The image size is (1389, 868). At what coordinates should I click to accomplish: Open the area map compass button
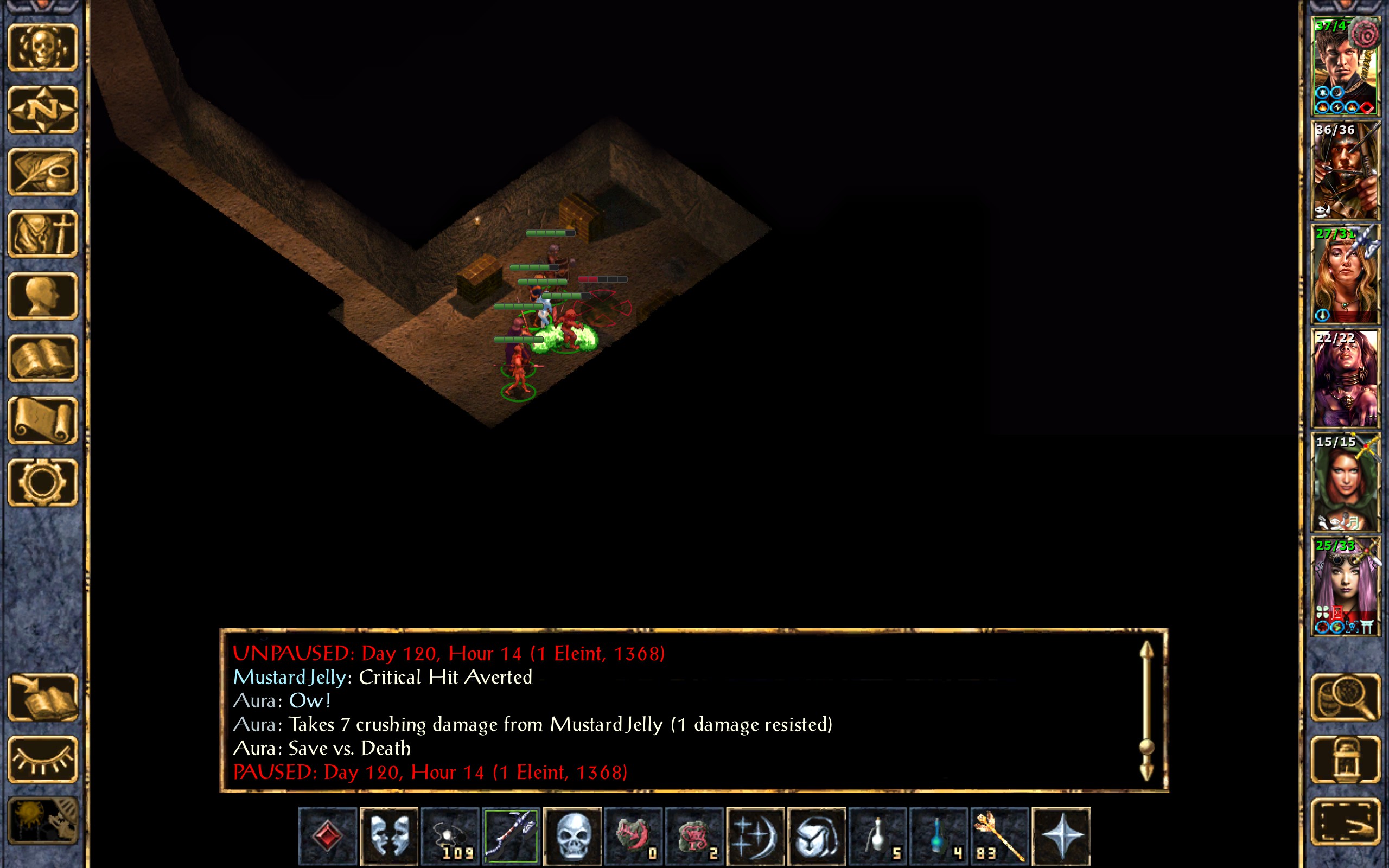[43, 109]
